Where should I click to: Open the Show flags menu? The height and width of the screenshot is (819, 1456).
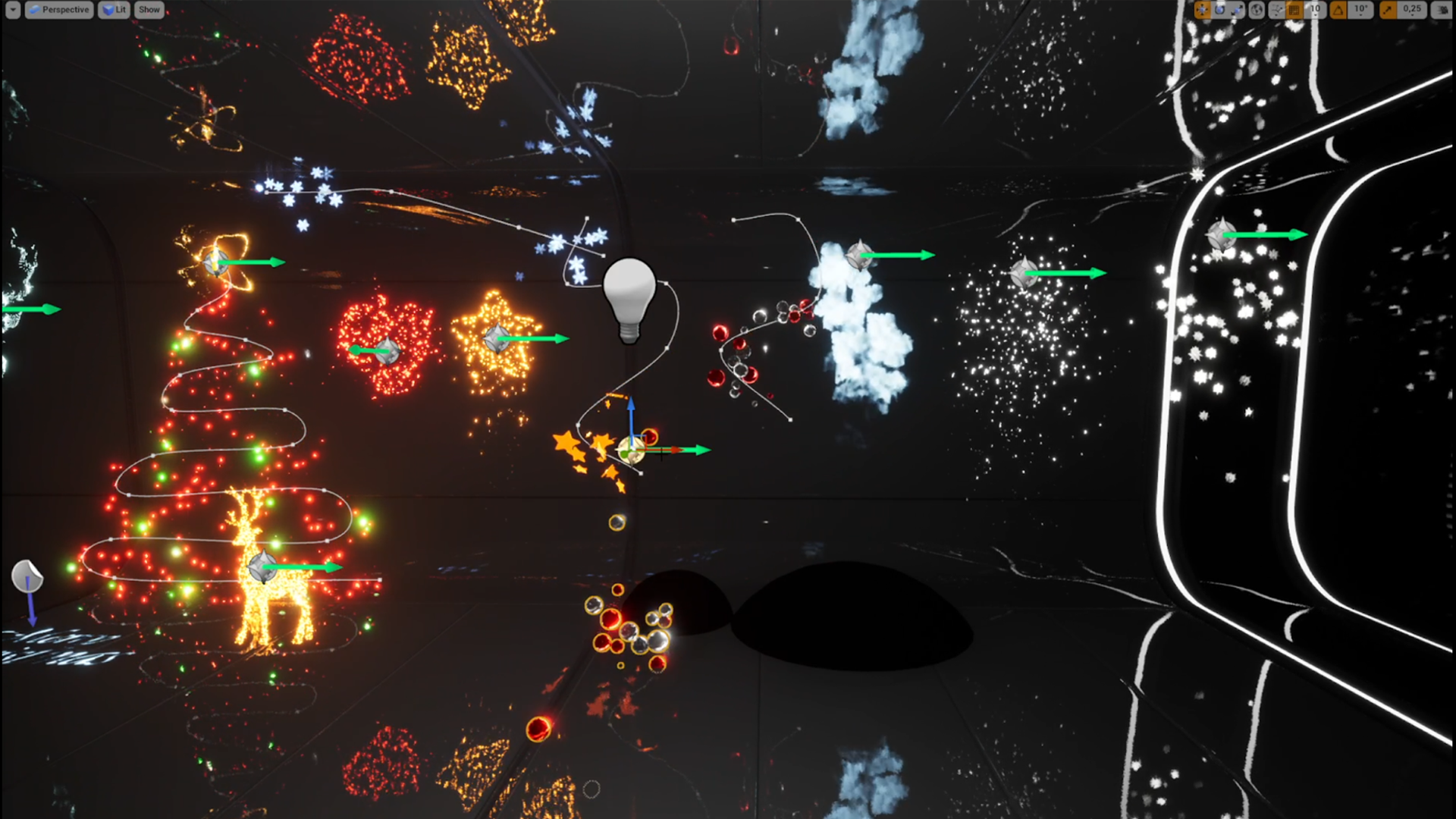[x=149, y=10]
